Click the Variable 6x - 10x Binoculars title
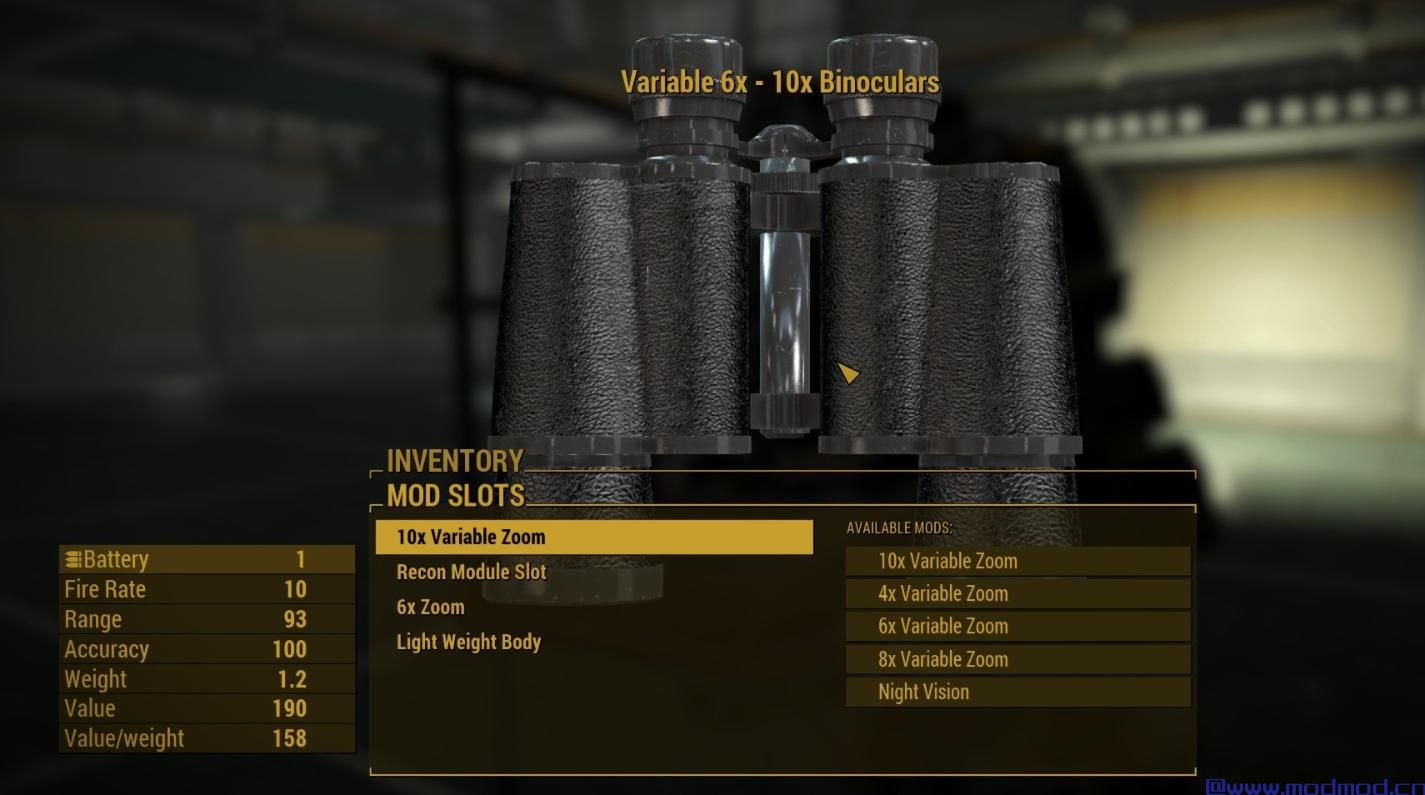The image size is (1425, 795). 781,82
